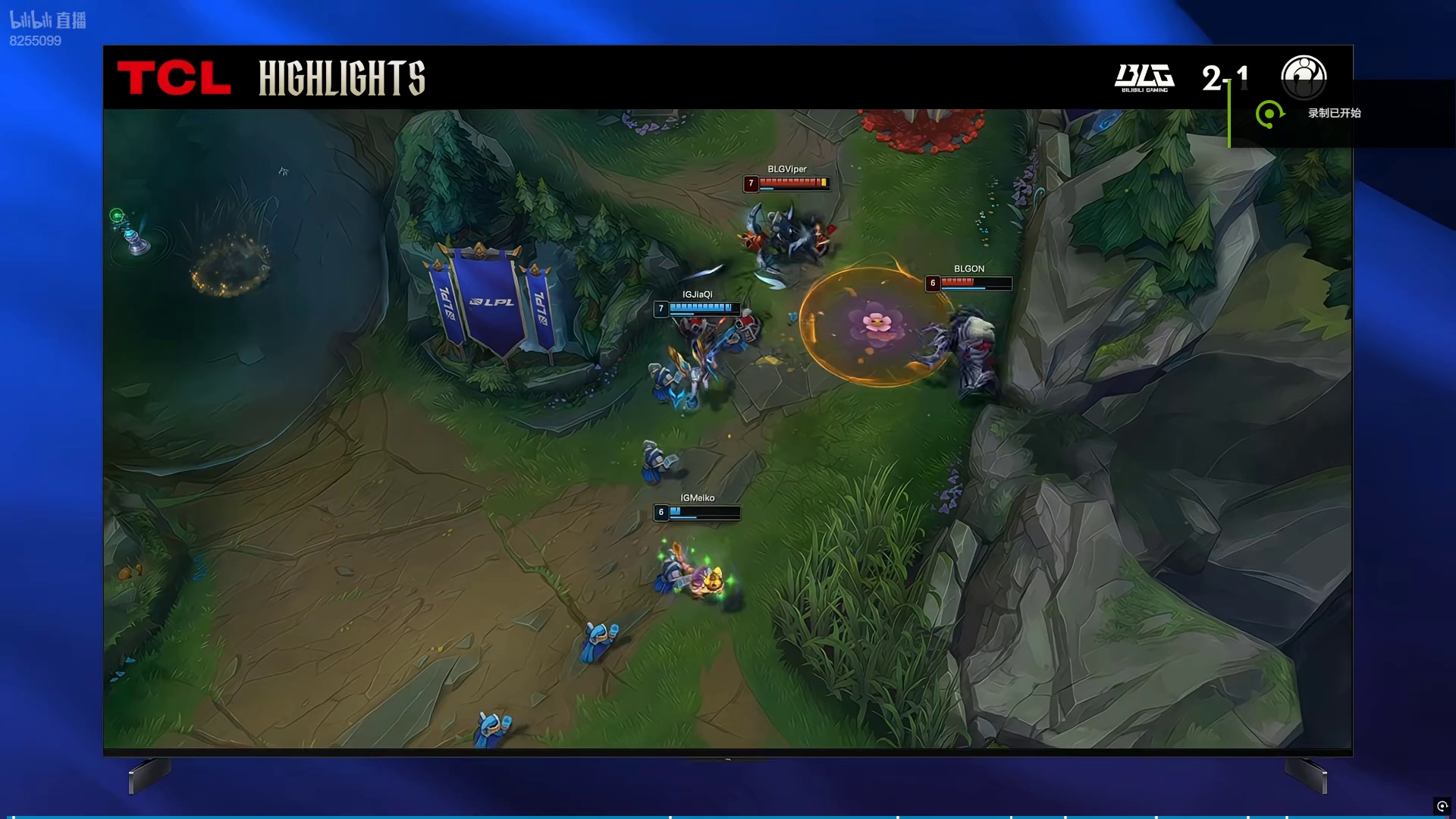Screen dimensions: 1456x819
Task: Click the recording indicator icon in the corner
Action: point(1442,806)
